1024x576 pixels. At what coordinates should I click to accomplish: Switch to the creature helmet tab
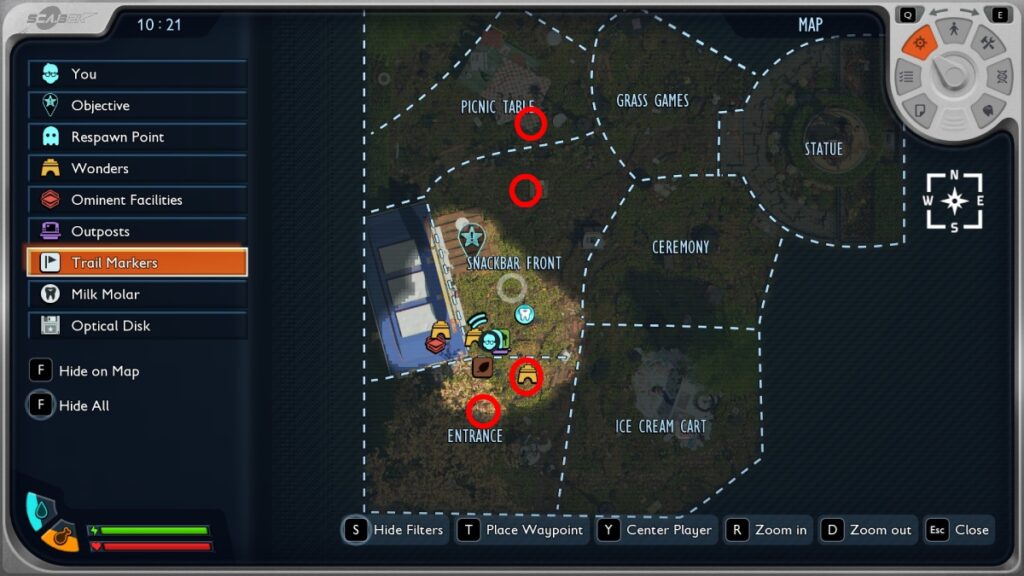[x=988, y=109]
